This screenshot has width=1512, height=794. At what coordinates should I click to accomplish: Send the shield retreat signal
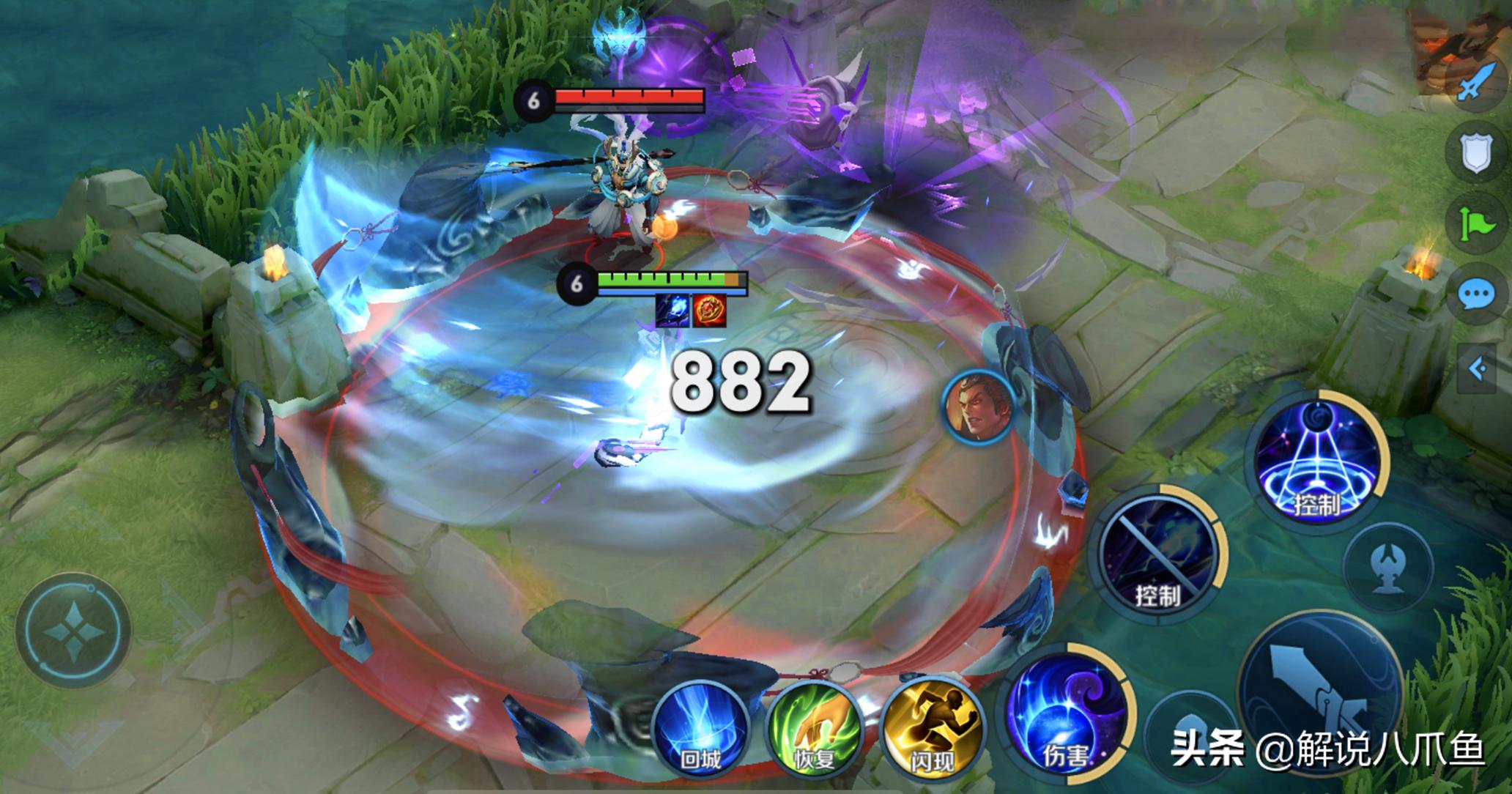tap(1476, 153)
